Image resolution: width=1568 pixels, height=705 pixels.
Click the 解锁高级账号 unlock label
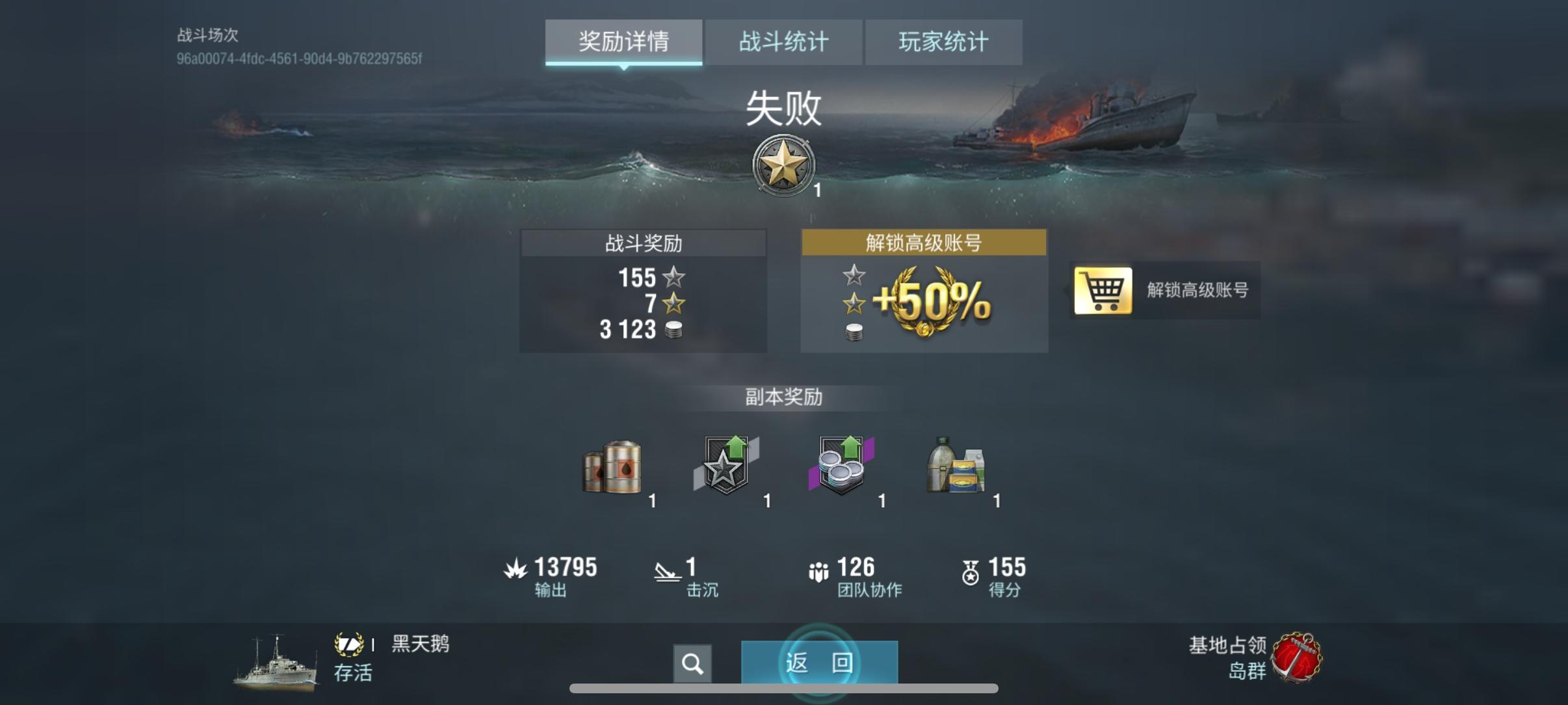1201,292
